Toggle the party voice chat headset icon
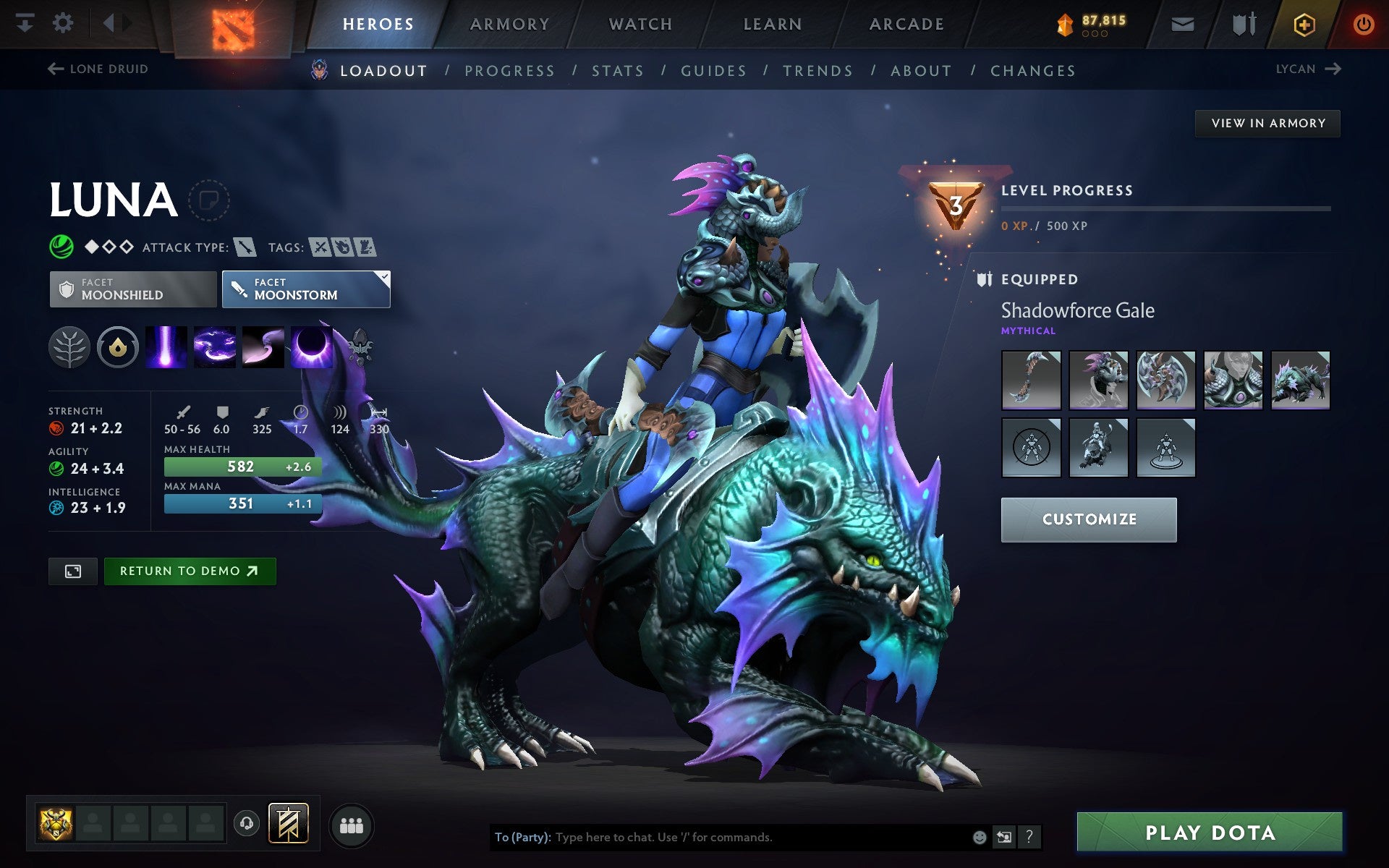Image resolution: width=1389 pixels, height=868 pixels. tap(246, 823)
